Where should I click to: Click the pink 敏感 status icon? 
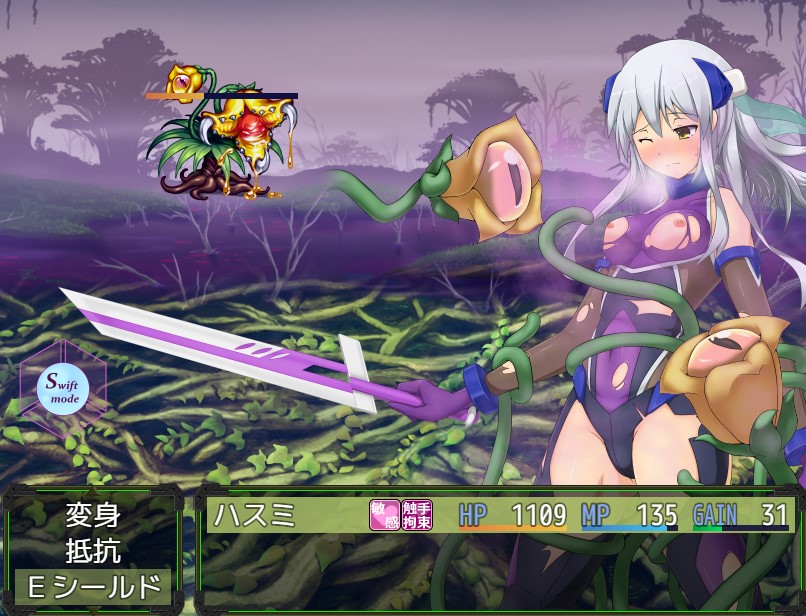[385, 514]
